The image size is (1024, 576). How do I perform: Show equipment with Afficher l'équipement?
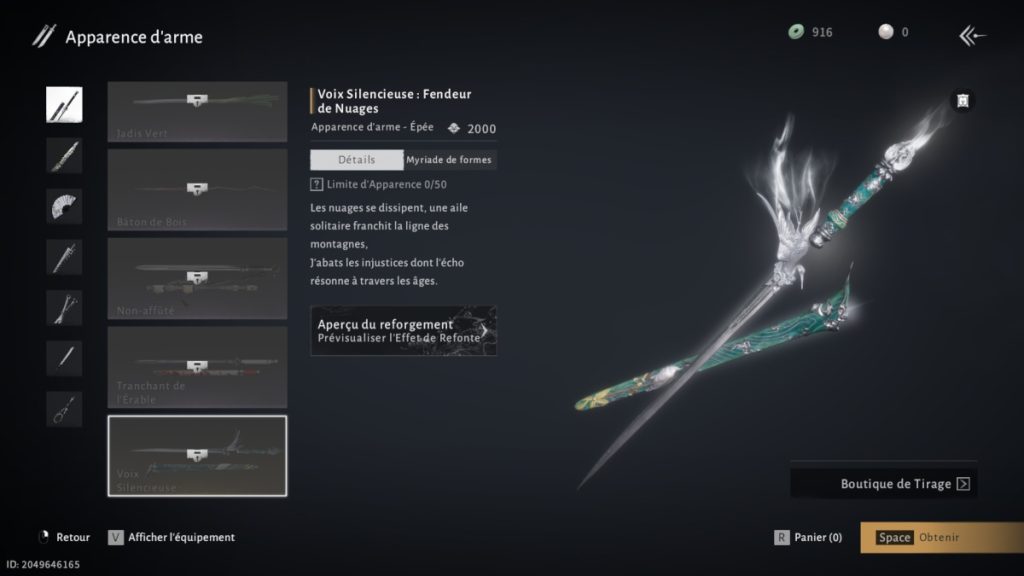(172, 537)
